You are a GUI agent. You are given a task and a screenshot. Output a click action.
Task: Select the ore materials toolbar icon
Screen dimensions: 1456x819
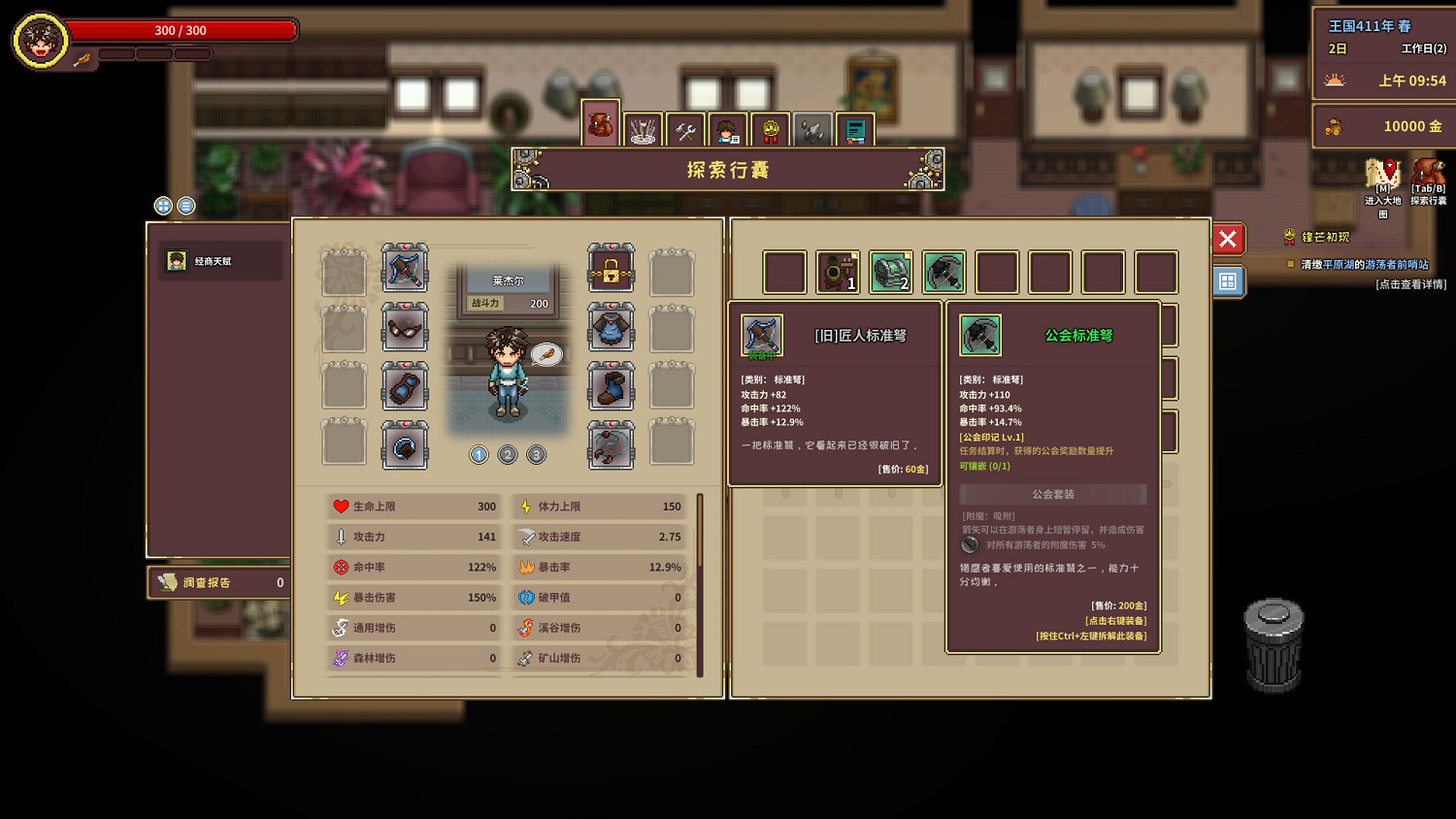pyautogui.click(x=812, y=127)
